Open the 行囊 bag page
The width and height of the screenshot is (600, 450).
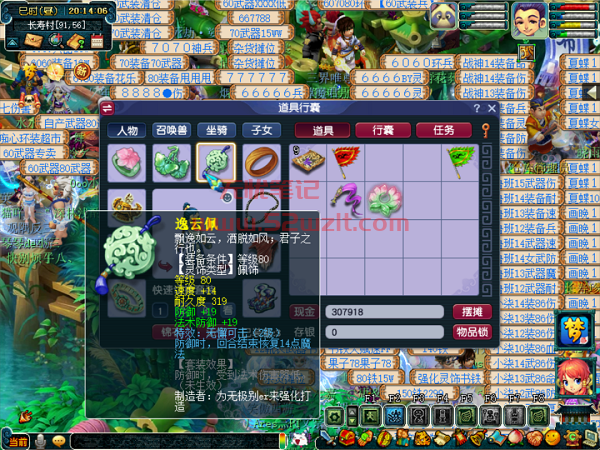coord(382,130)
